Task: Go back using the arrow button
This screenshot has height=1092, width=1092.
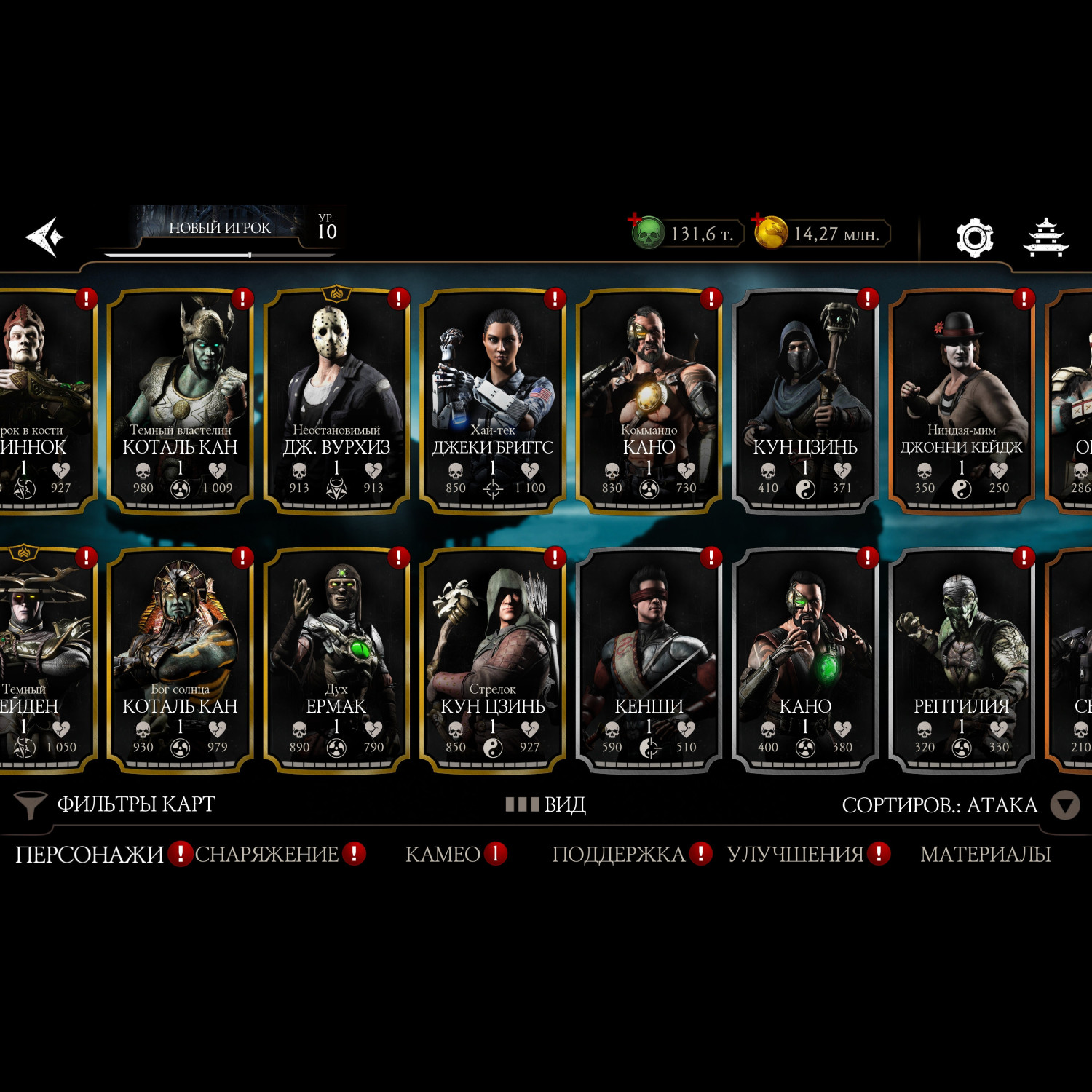Action: [44, 237]
